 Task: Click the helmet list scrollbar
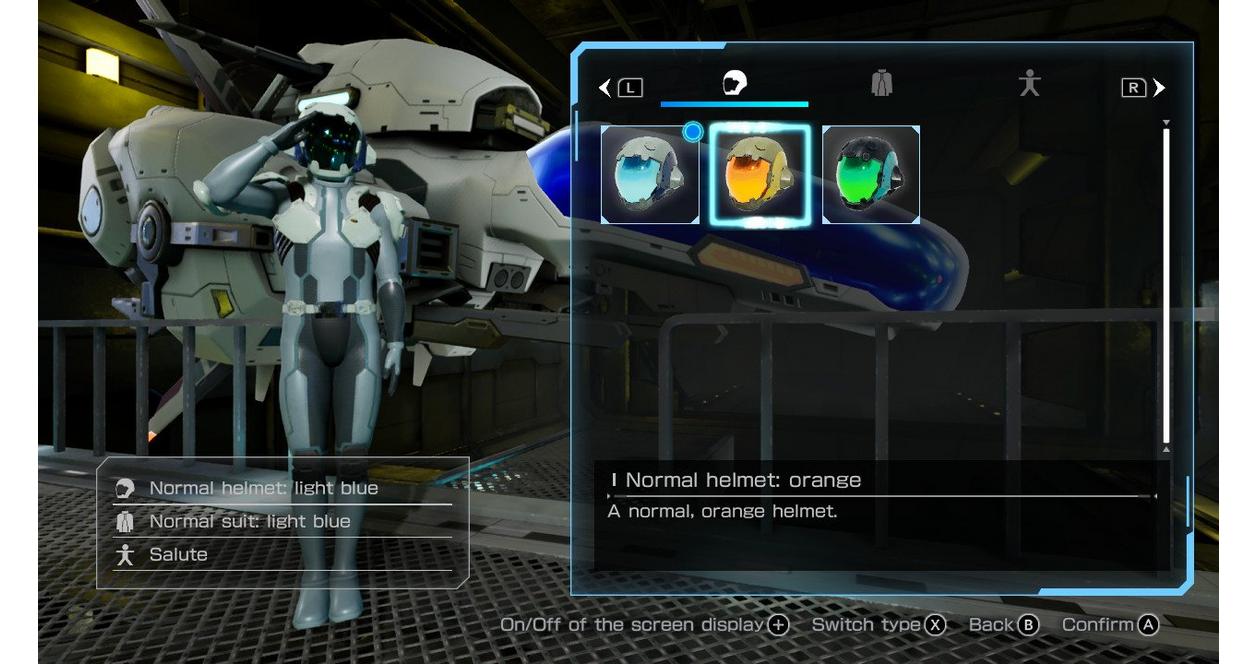point(1166,285)
